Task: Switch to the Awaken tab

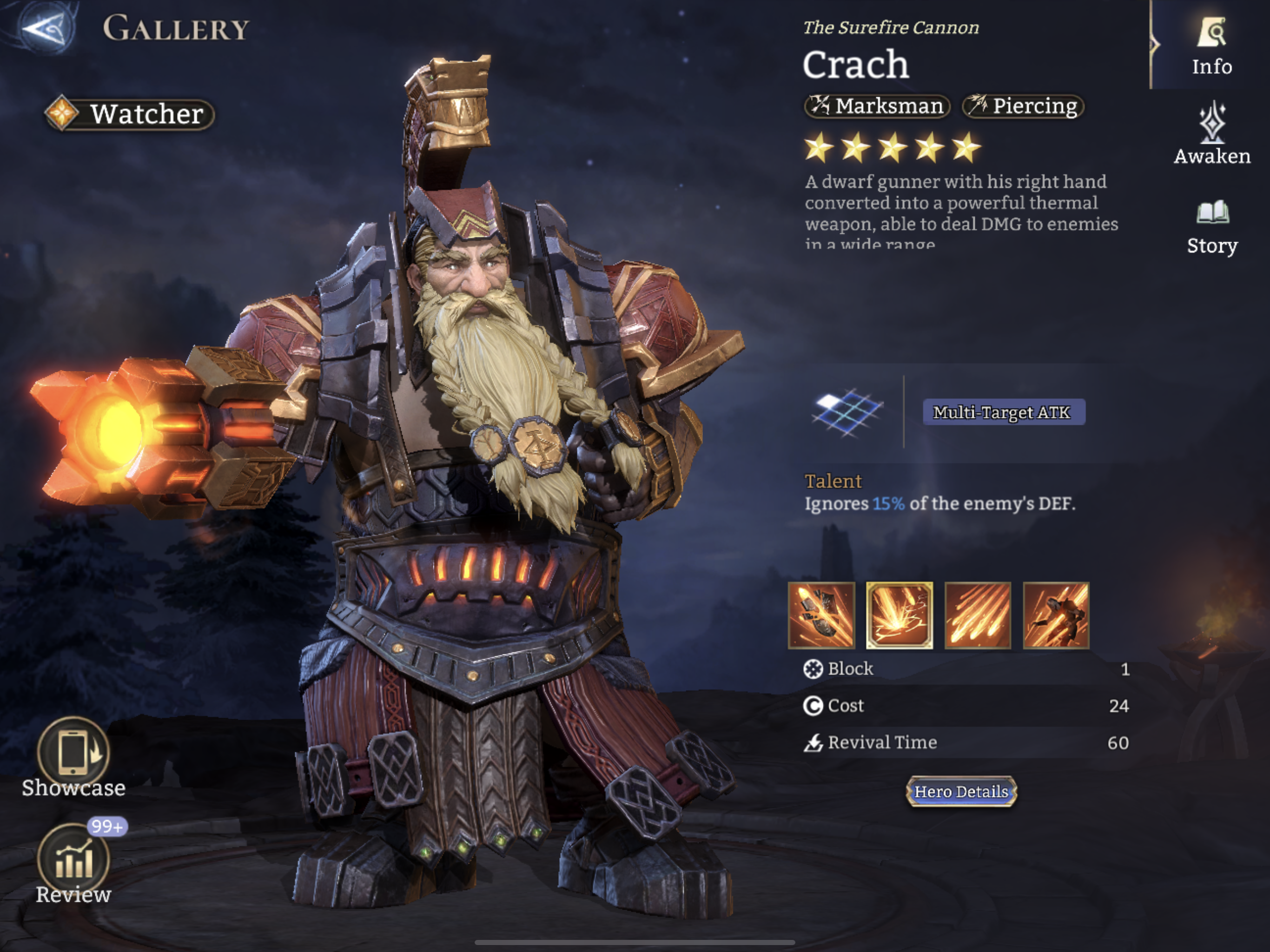Action: click(x=1211, y=135)
